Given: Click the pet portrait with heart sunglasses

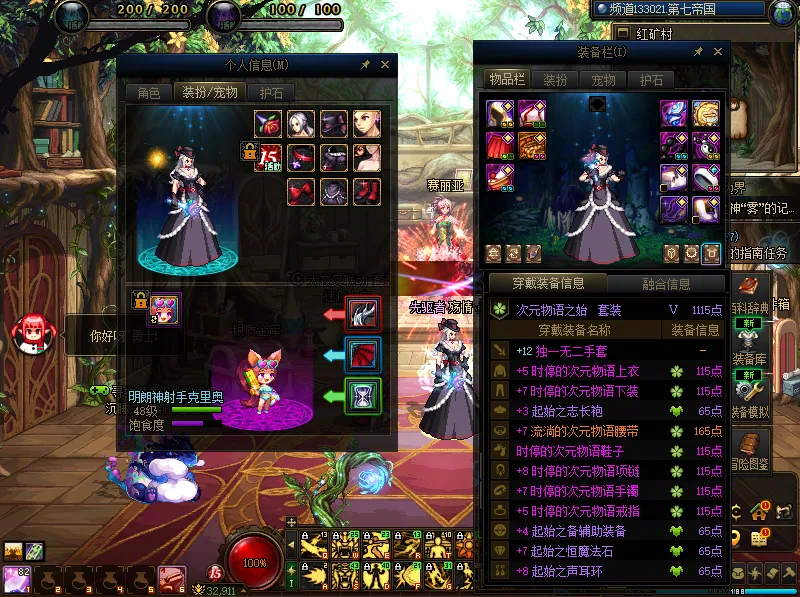Looking at the screenshot, I should (x=165, y=308).
